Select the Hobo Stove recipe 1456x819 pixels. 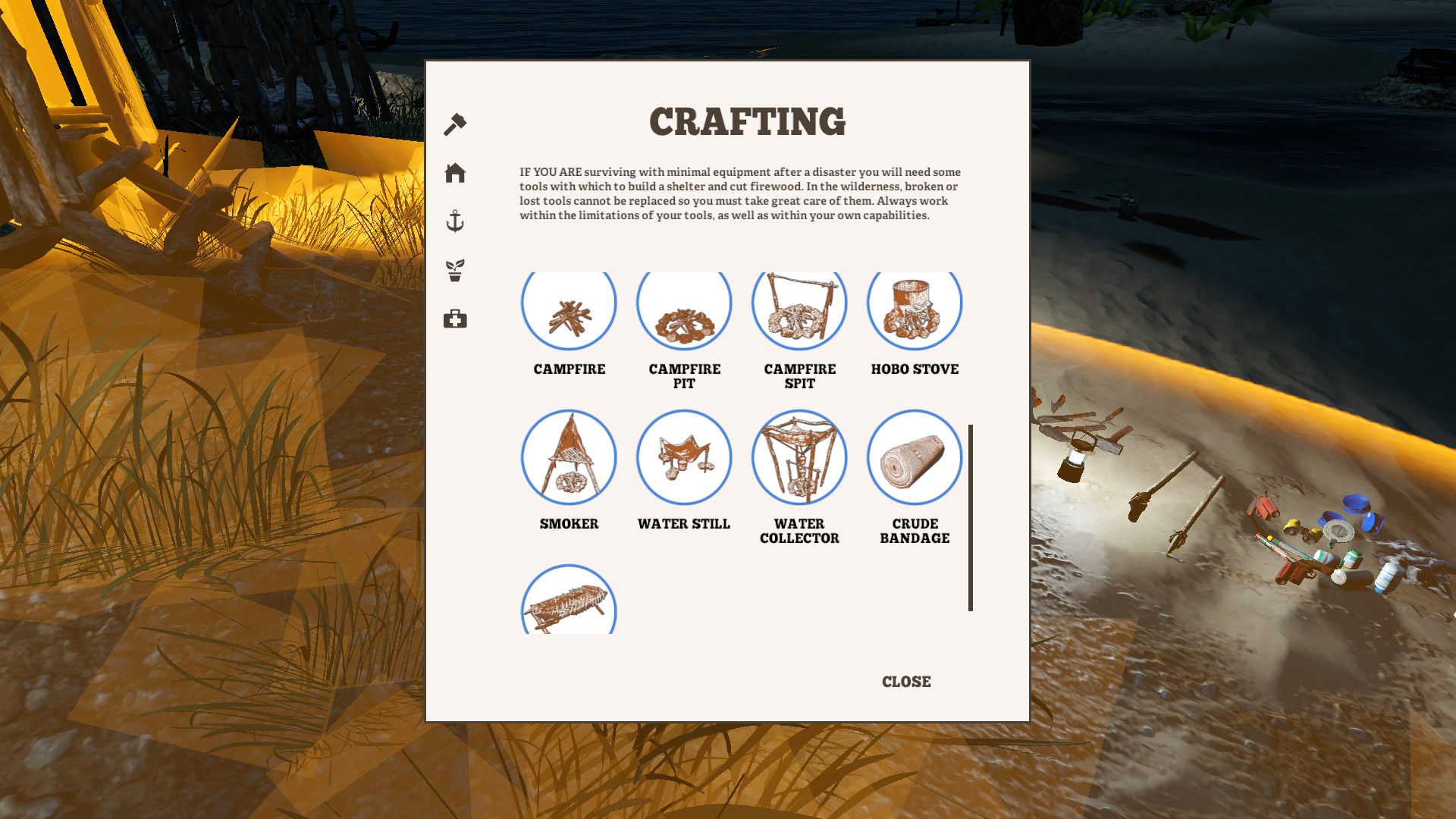[915, 307]
